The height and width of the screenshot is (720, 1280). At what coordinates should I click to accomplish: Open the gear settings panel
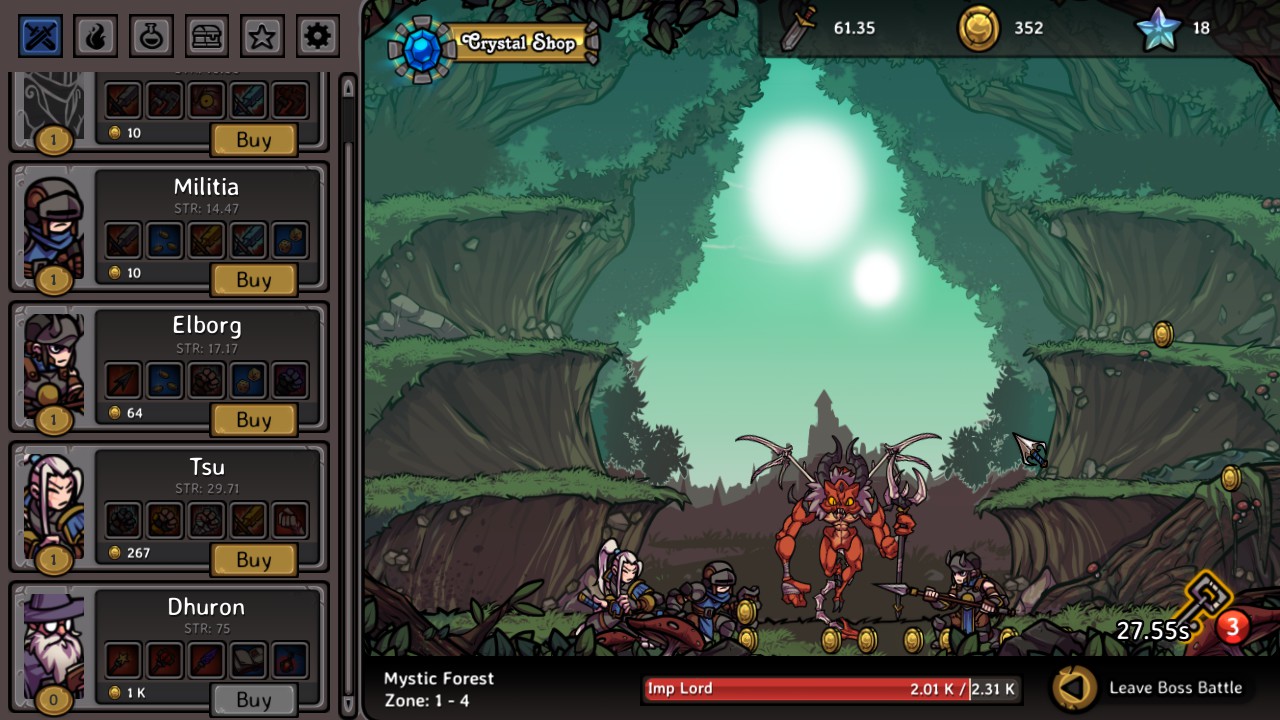pyautogui.click(x=317, y=35)
